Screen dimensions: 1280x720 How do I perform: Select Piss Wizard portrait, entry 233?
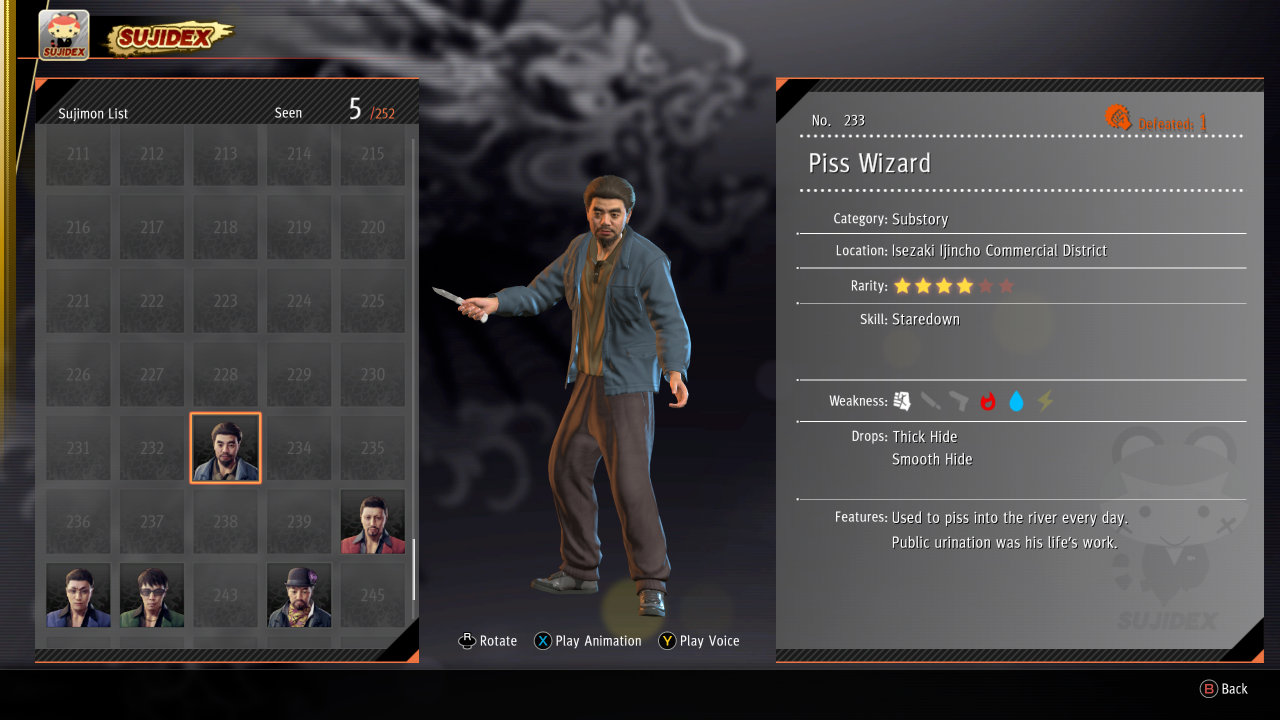coord(225,448)
